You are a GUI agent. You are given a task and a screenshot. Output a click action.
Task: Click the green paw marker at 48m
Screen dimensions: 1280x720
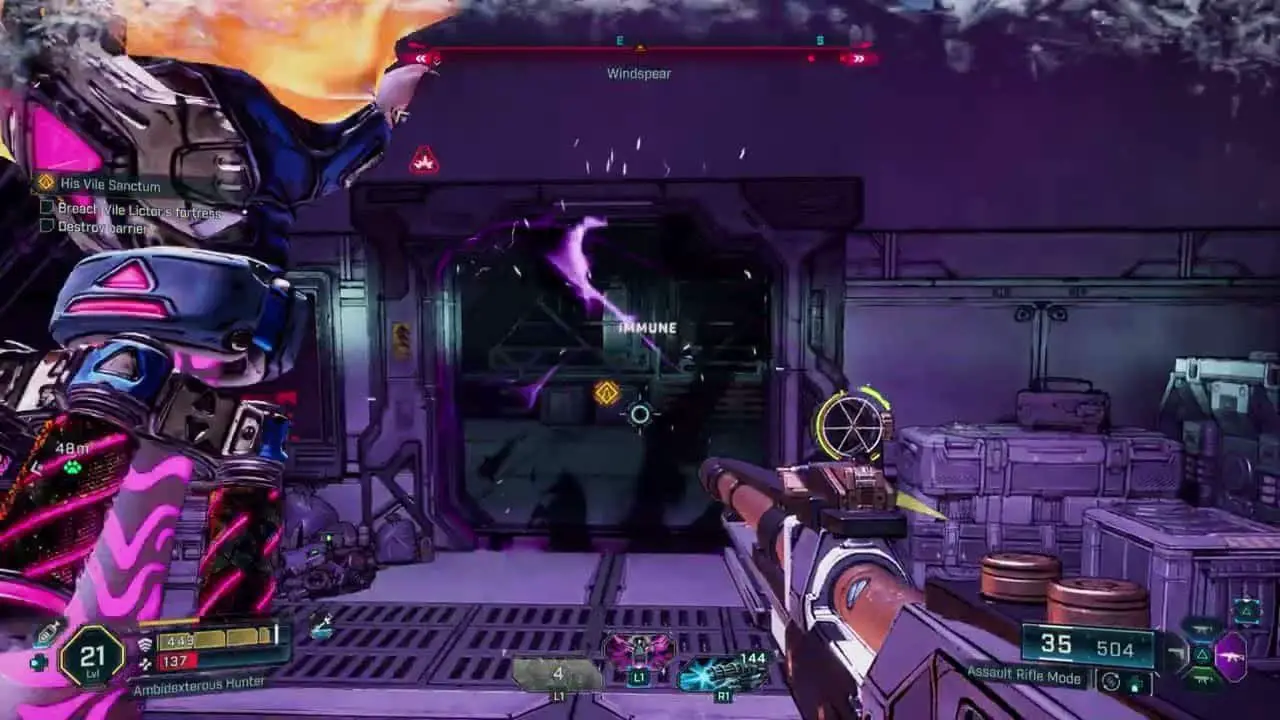[x=72, y=467]
